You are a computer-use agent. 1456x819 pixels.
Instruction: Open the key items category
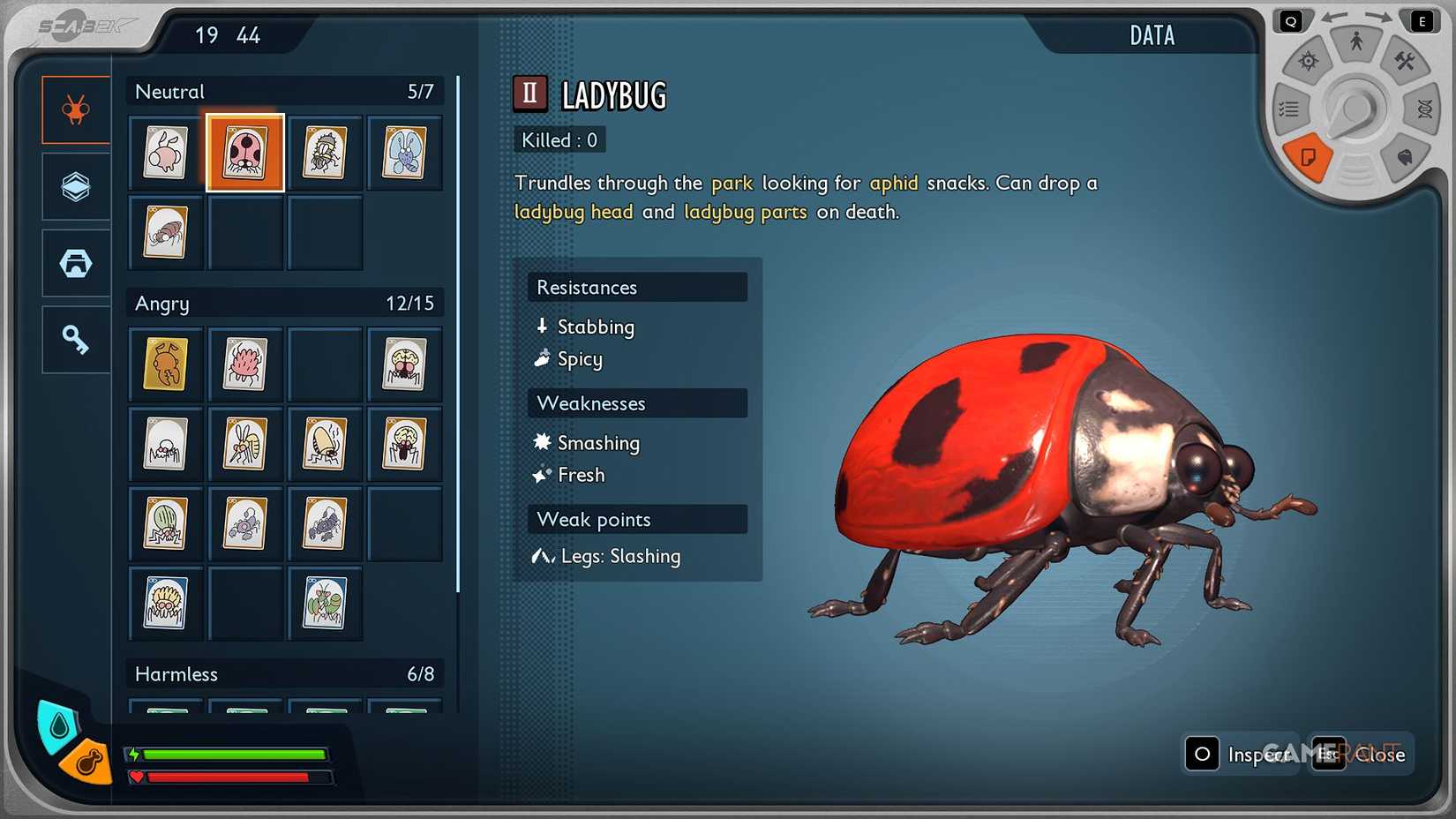click(75, 338)
